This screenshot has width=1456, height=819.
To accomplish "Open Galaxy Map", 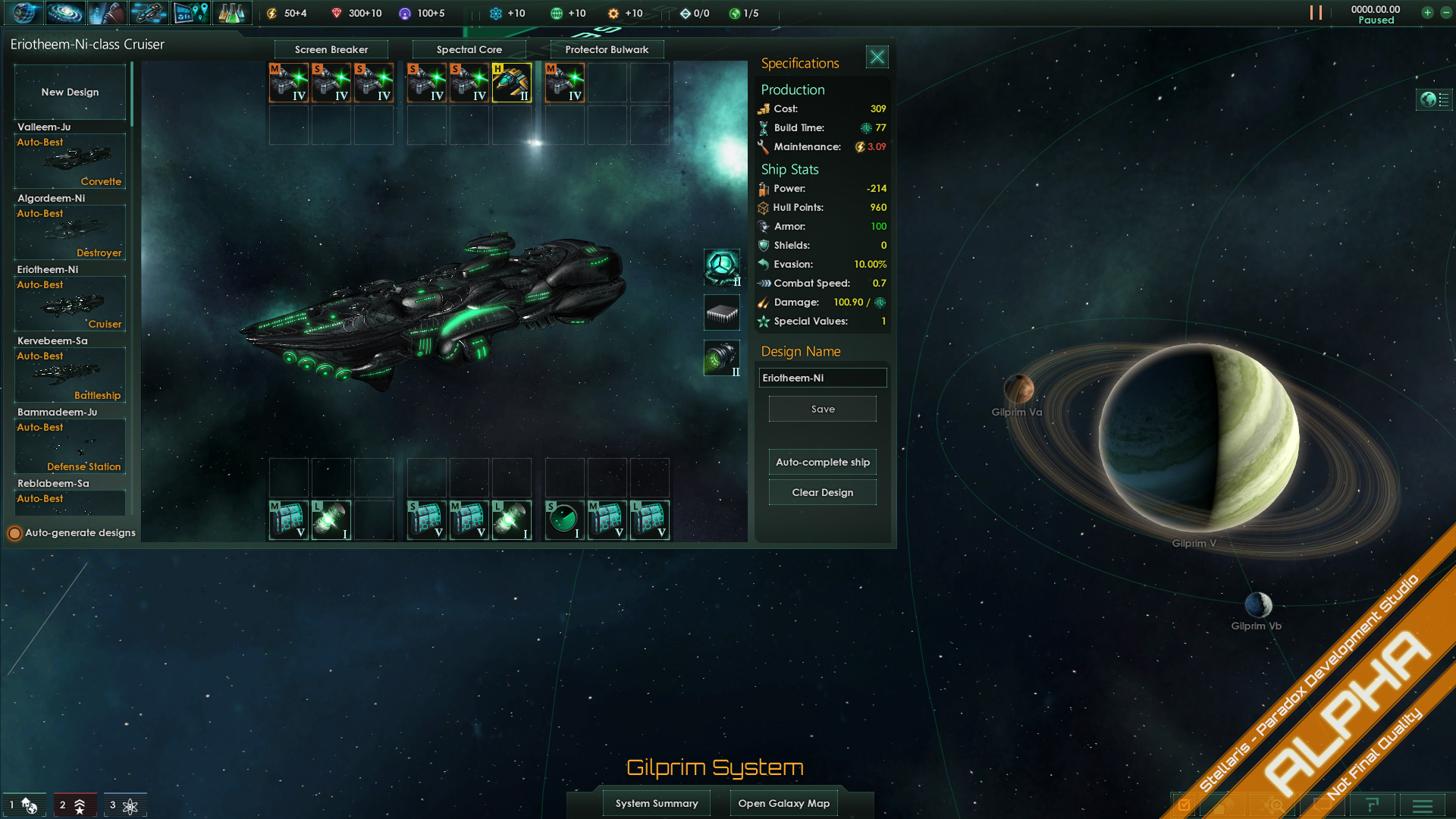I will pyautogui.click(x=784, y=803).
